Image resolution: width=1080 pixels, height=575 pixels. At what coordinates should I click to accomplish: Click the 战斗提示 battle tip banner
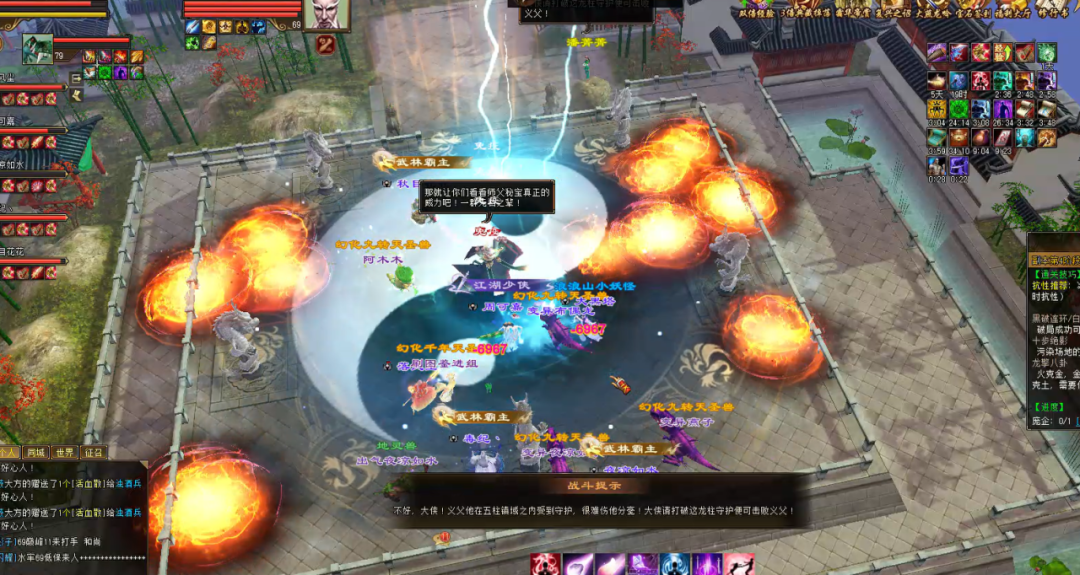595,484
